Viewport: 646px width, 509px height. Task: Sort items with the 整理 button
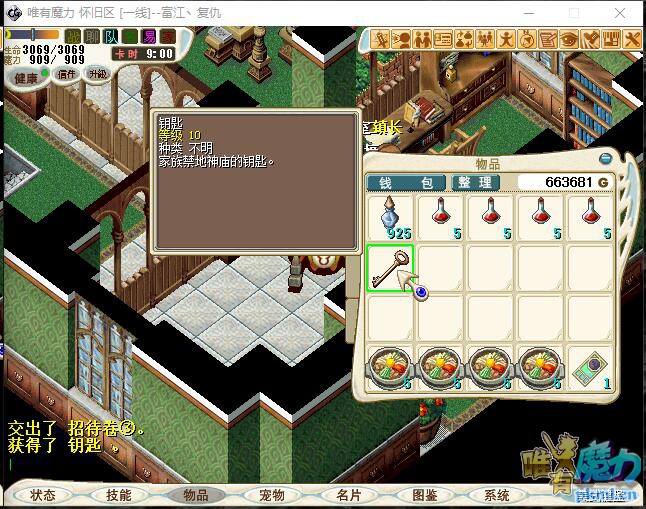coord(474,183)
